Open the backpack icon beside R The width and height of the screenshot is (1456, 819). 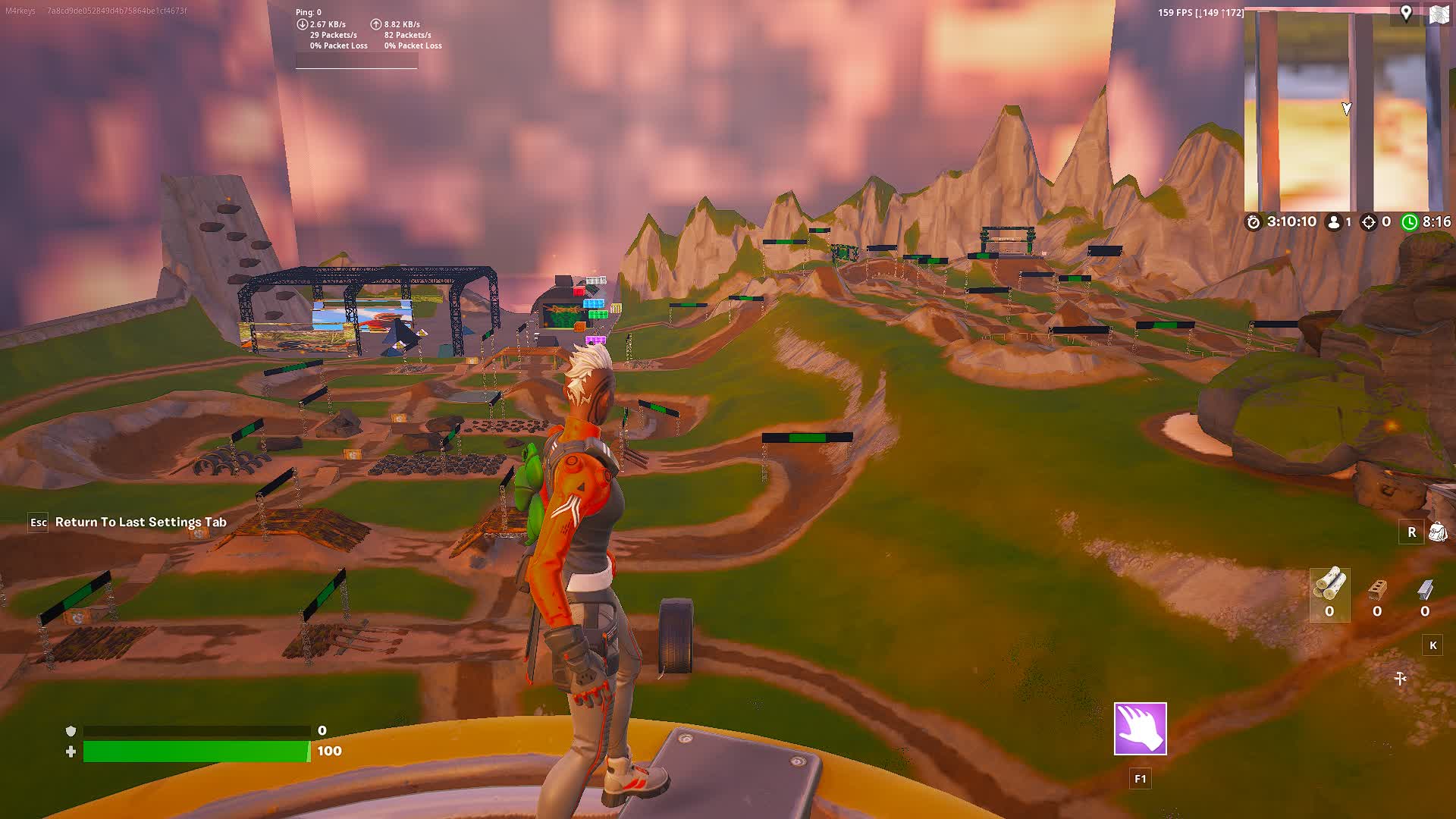(1438, 532)
